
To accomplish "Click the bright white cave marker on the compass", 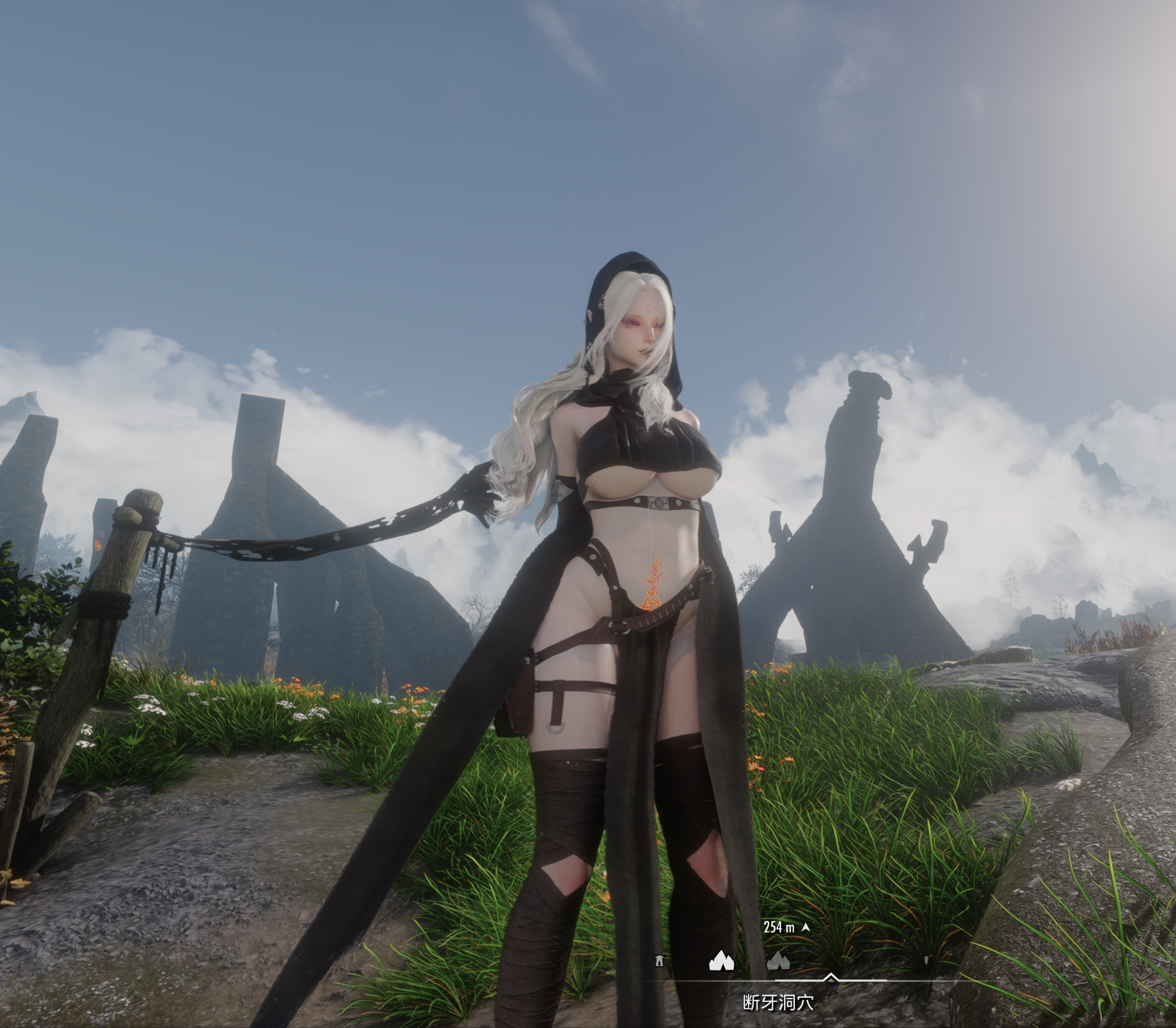I will [721, 960].
